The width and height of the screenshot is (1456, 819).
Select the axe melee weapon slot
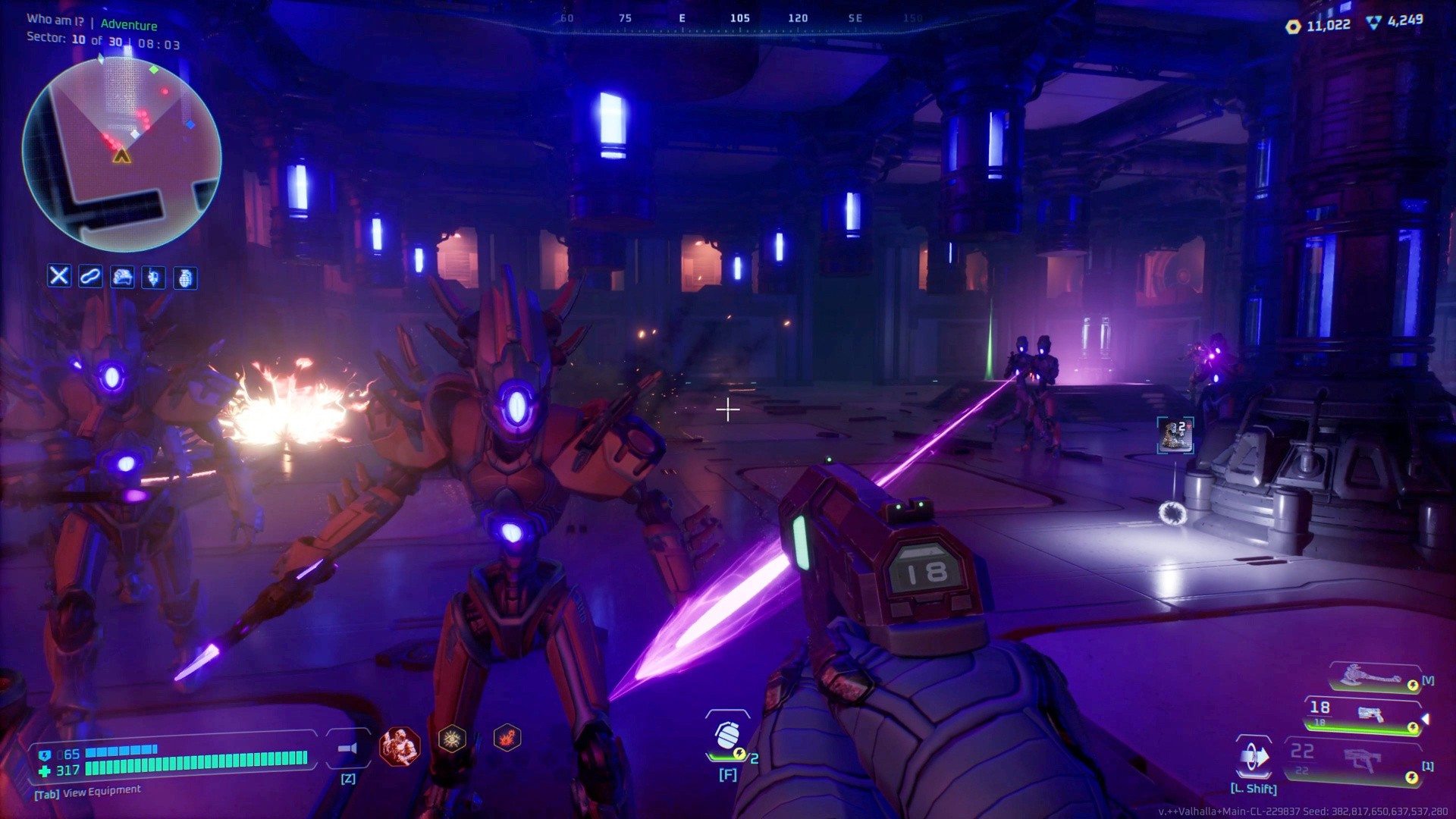1373,677
